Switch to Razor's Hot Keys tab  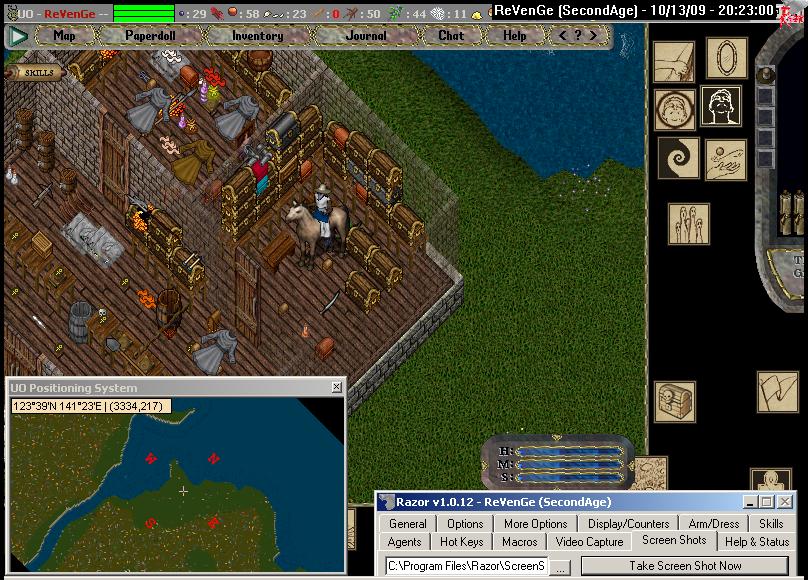coord(461,542)
